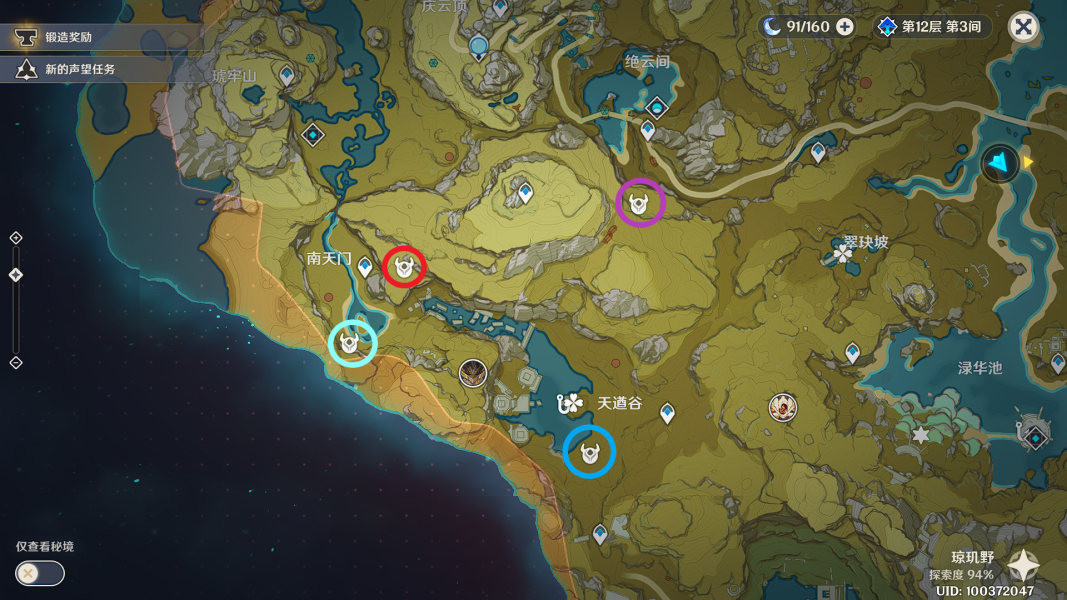
Task: Open the region selector star icon by 琼玑野
Action: [x=1023, y=567]
